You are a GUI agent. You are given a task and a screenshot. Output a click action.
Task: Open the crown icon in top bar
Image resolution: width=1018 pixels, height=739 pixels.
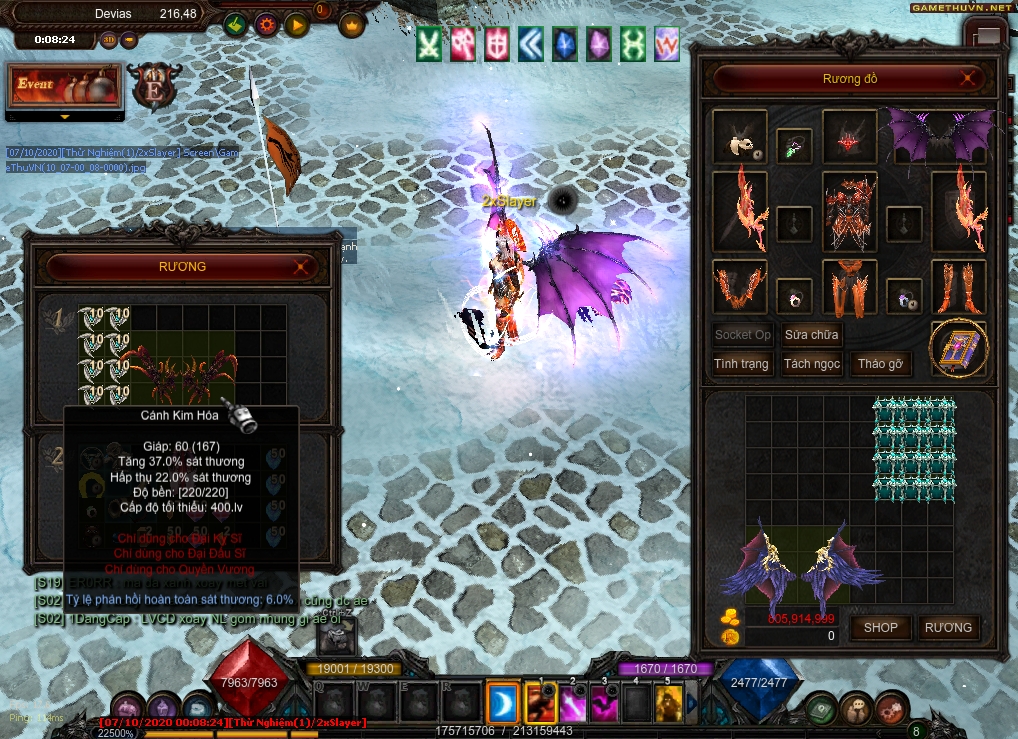coord(351,25)
